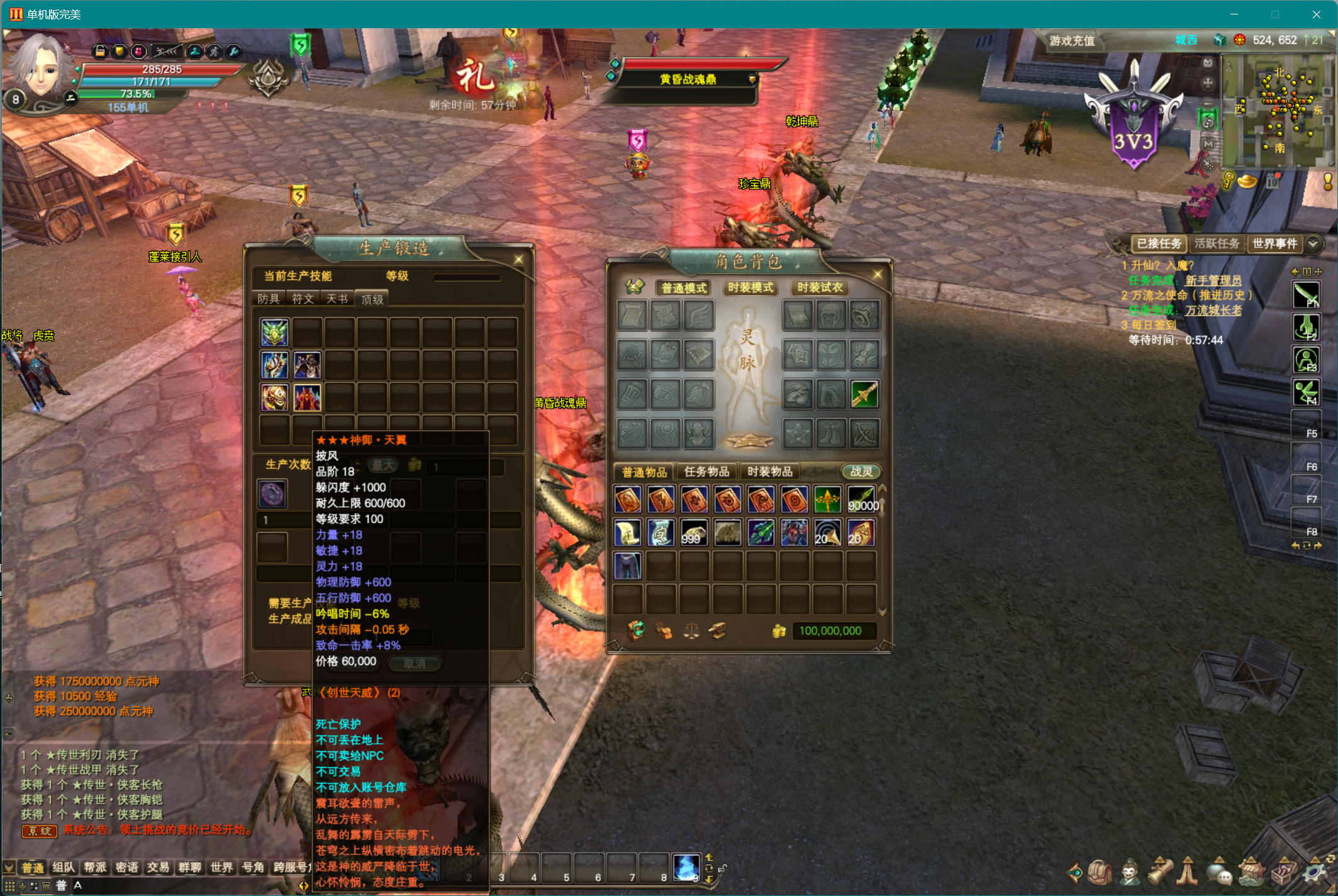Open the 活跃任务 quest tab
The width and height of the screenshot is (1338, 896).
(1217, 244)
